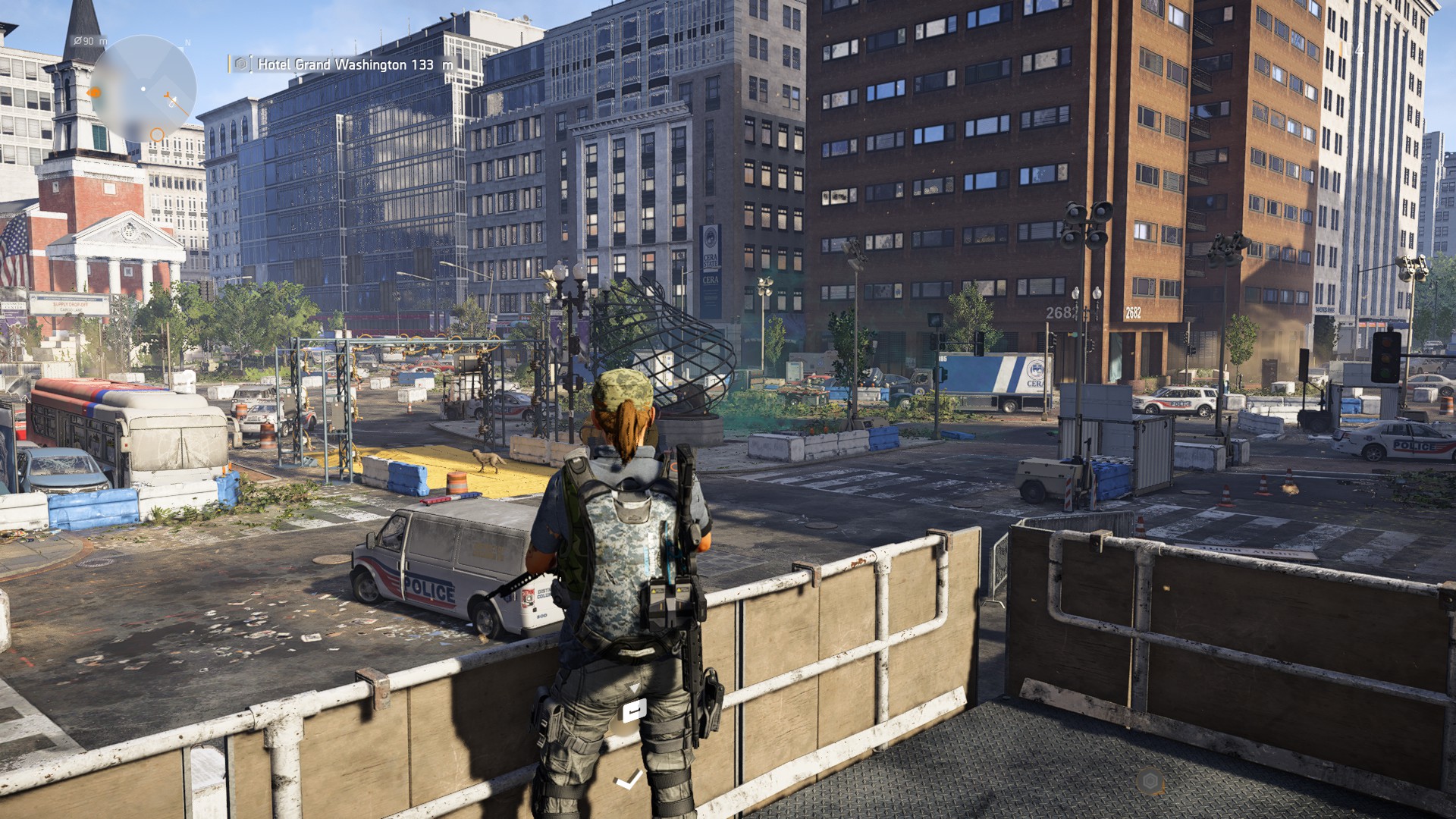Click the orange waypoint ring below the minimap center
The height and width of the screenshot is (819, 1456).
click(157, 135)
